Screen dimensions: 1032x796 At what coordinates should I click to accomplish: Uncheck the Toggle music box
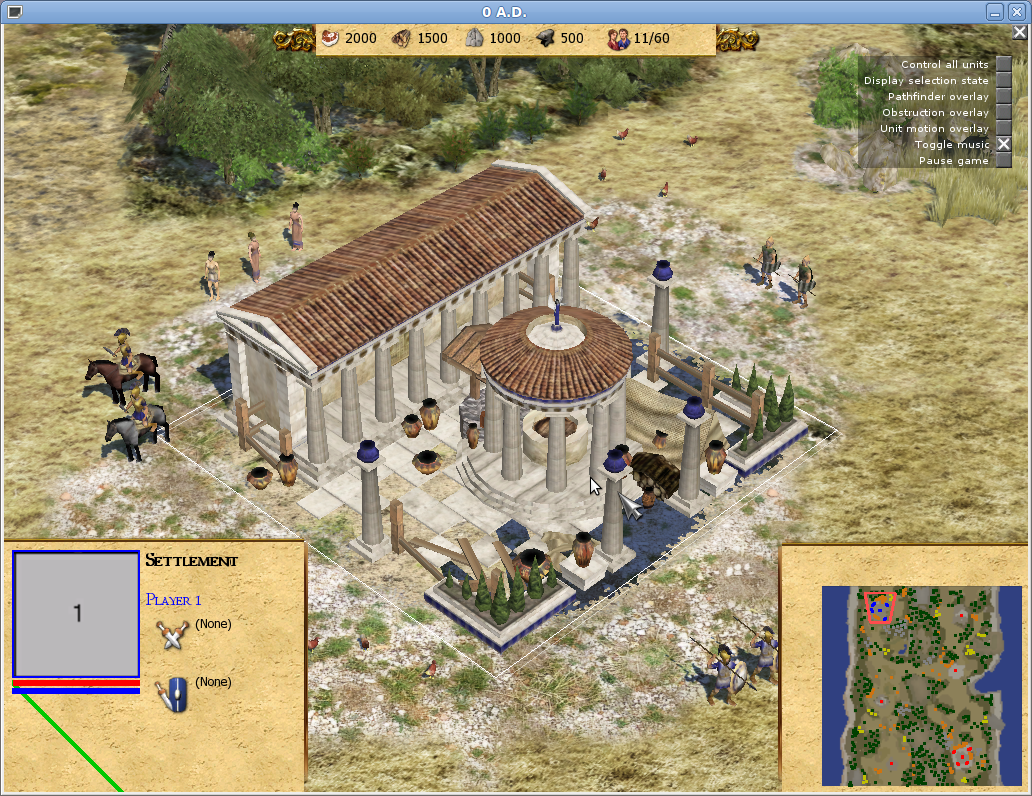coord(1003,144)
